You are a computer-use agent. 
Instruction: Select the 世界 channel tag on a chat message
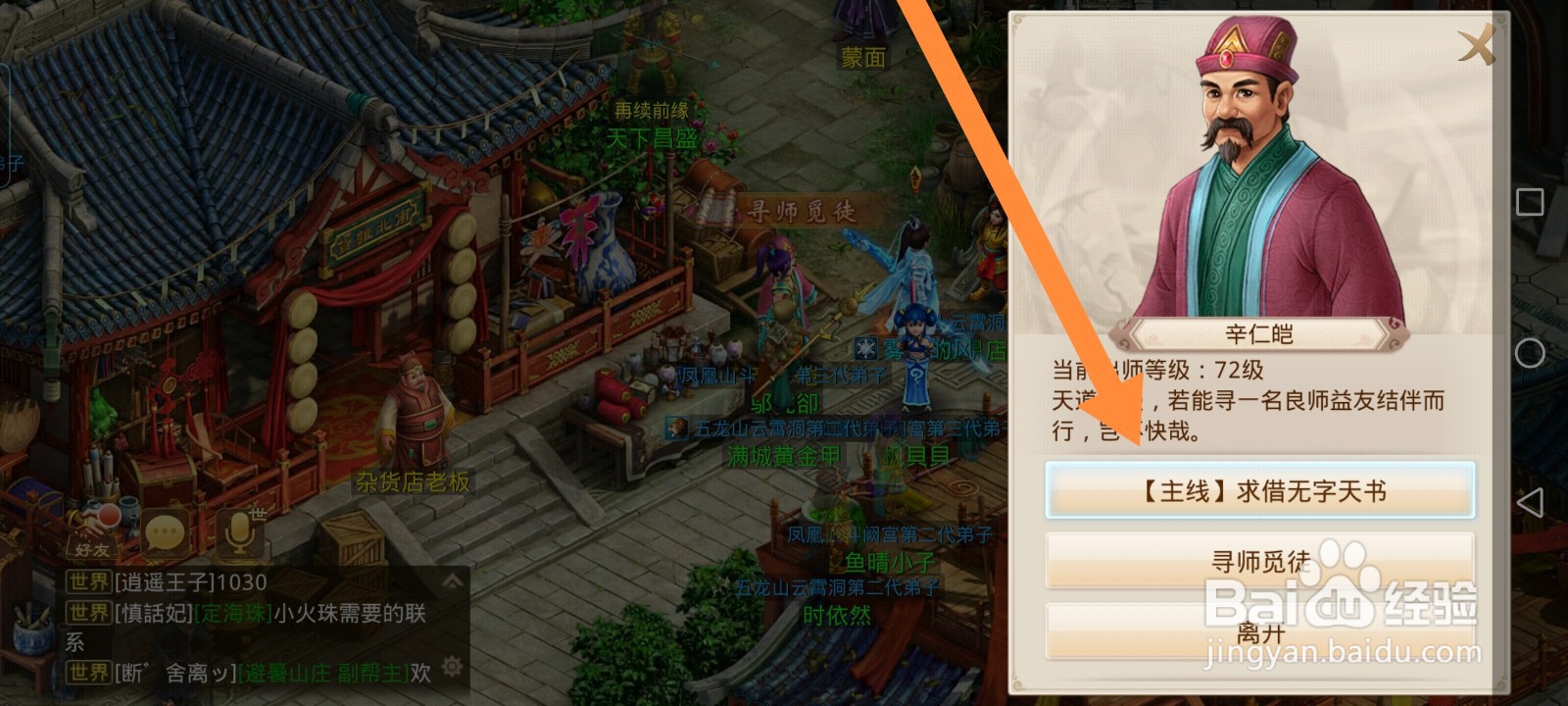[88, 580]
